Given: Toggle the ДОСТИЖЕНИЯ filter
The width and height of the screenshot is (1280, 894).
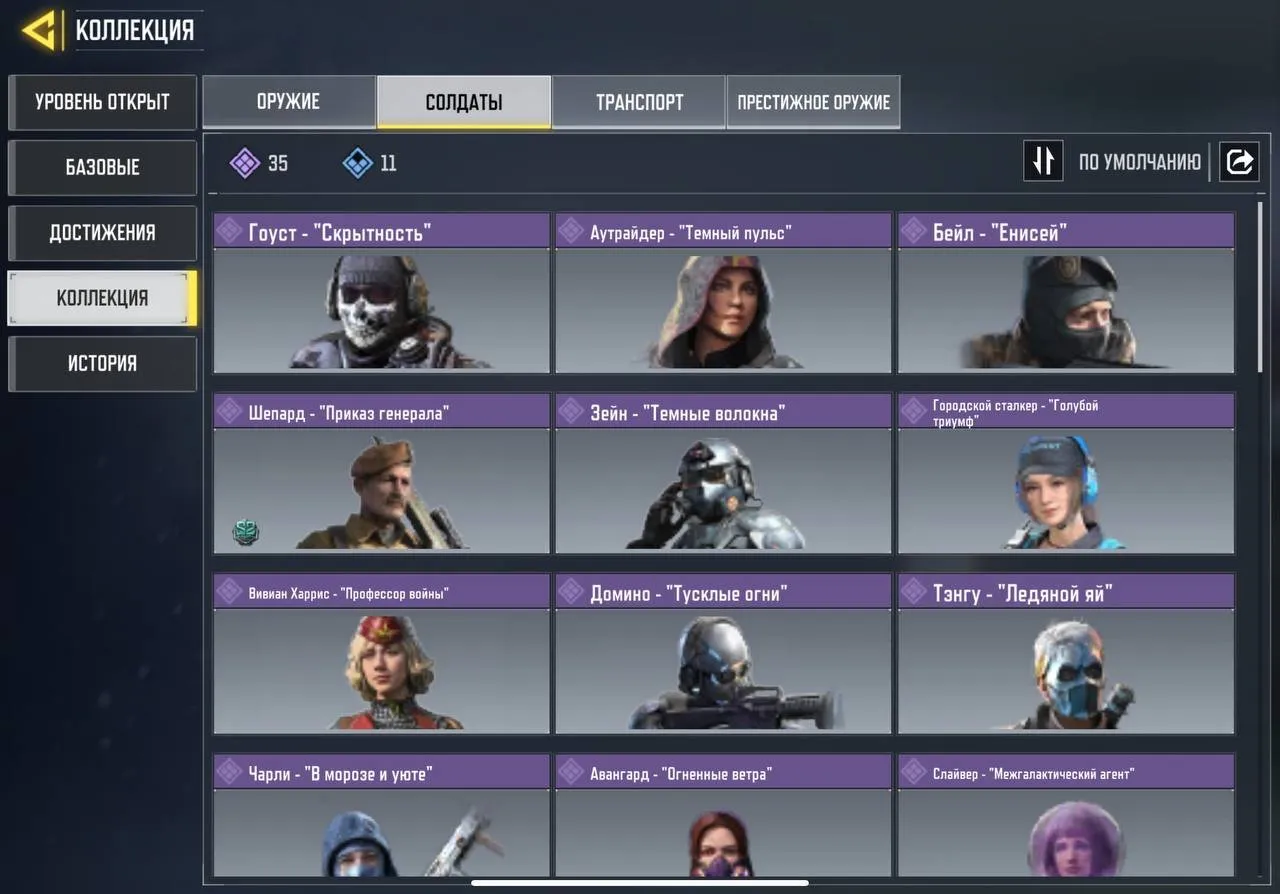Looking at the screenshot, I should point(101,232).
